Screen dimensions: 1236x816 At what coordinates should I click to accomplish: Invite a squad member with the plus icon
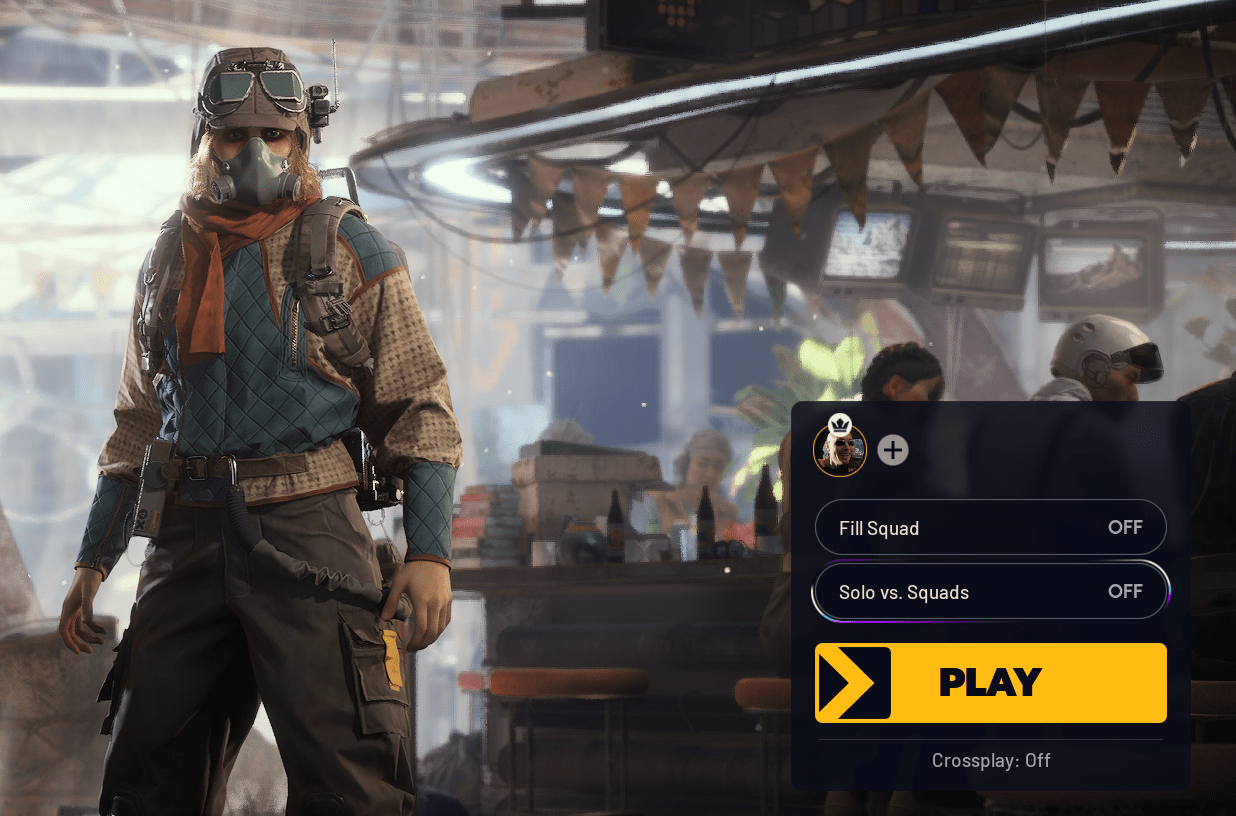click(x=893, y=450)
